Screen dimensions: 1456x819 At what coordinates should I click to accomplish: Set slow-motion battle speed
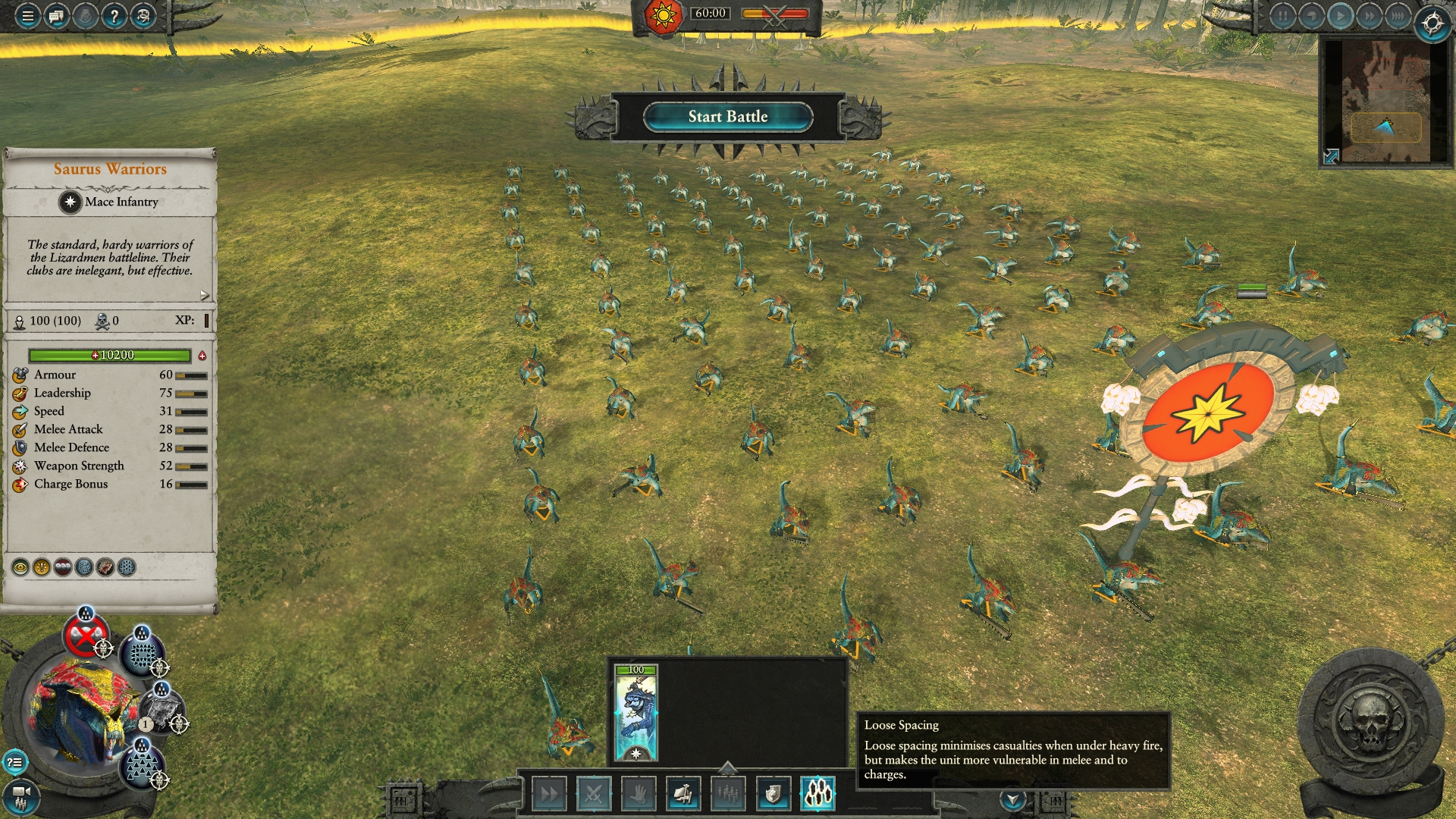point(1311,16)
